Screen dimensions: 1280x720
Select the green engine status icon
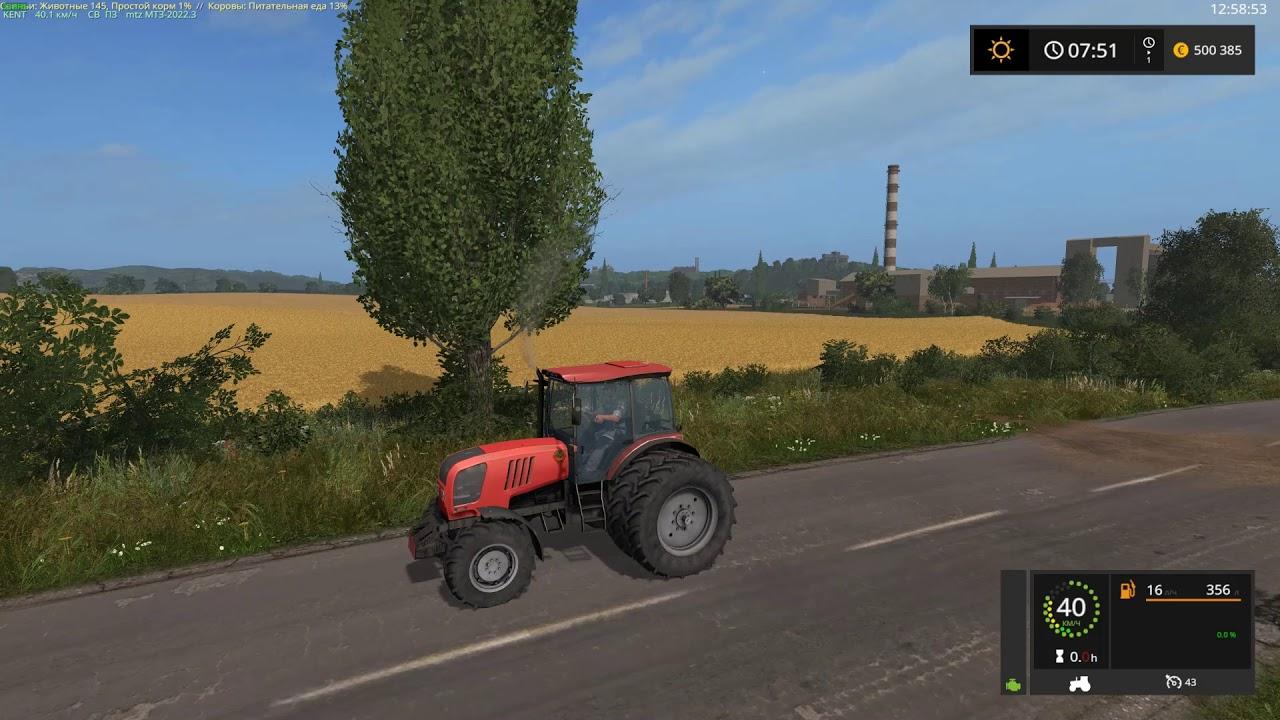coord(1014,684)
